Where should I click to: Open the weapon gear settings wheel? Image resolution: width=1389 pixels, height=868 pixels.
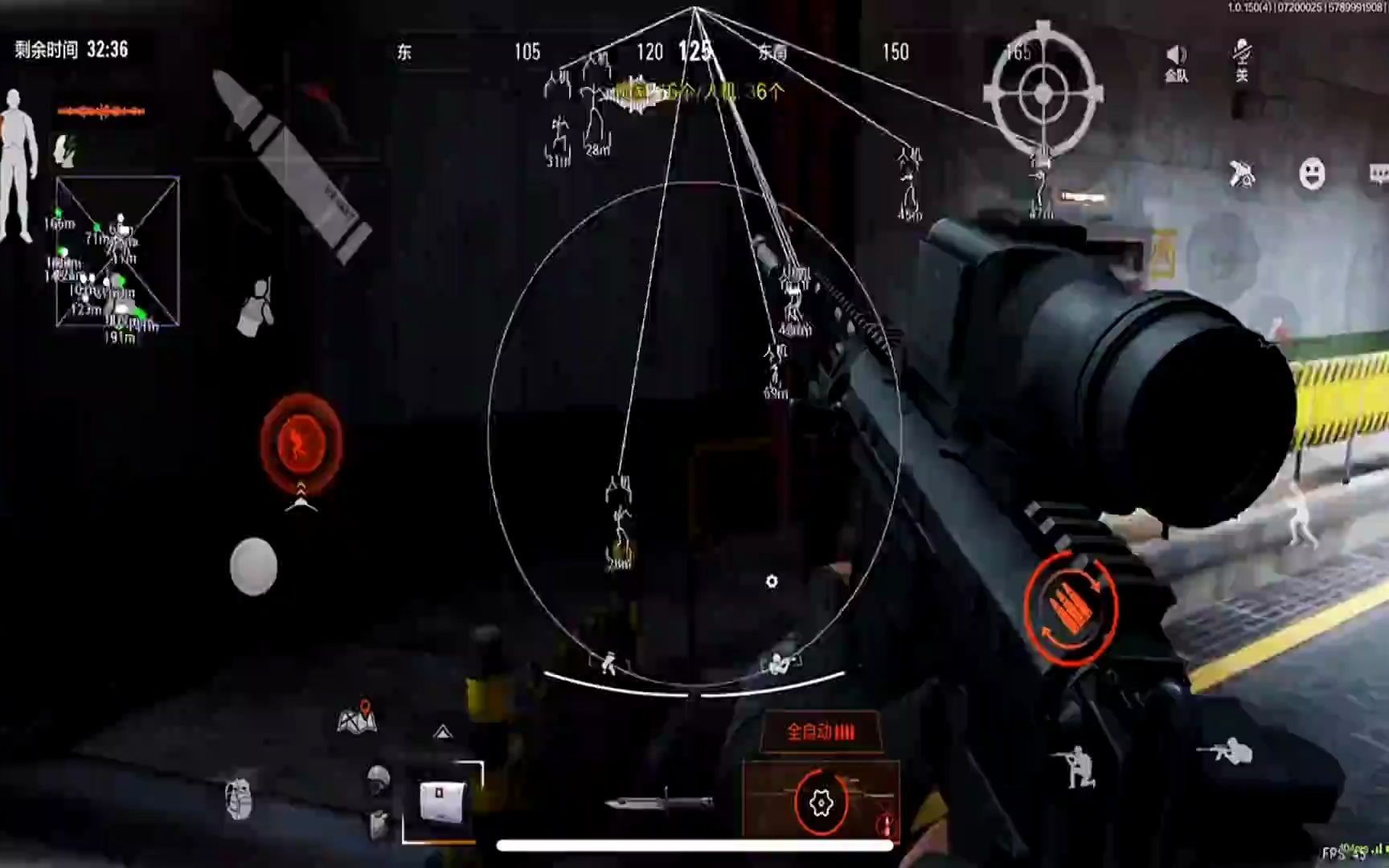(x=821, y=802)
